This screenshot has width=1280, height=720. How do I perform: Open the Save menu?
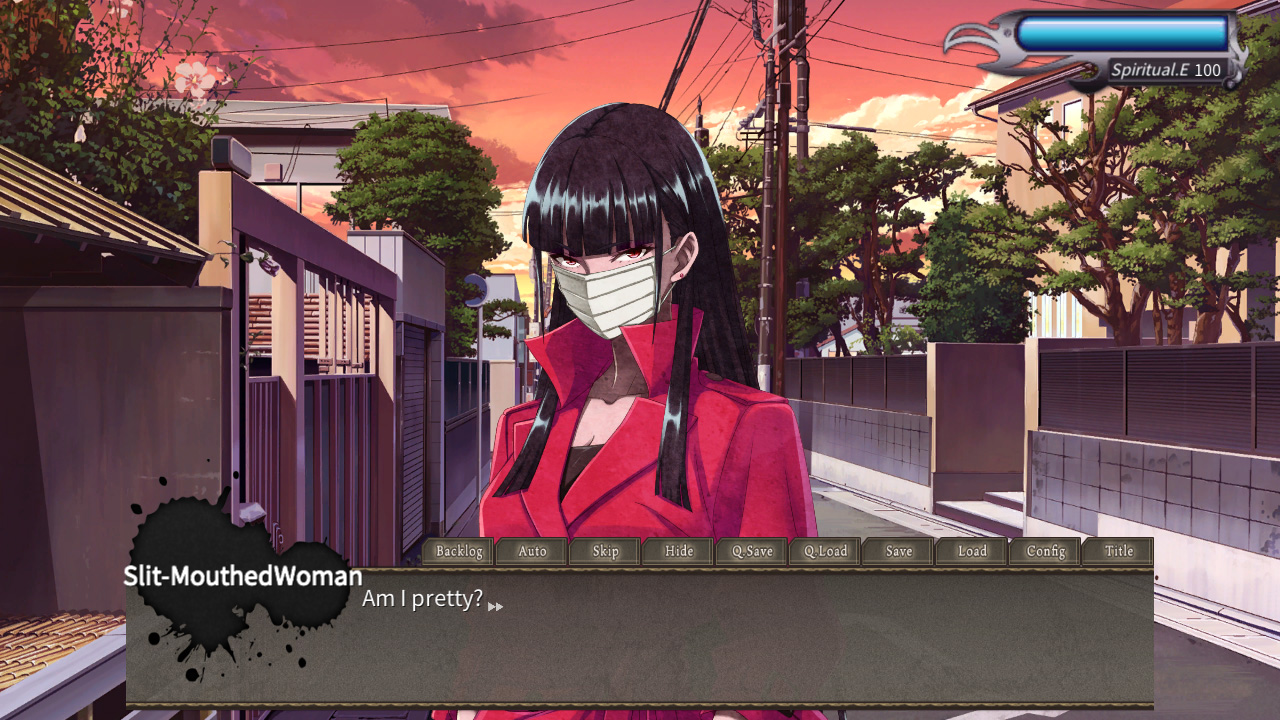(x=897, y=551)
